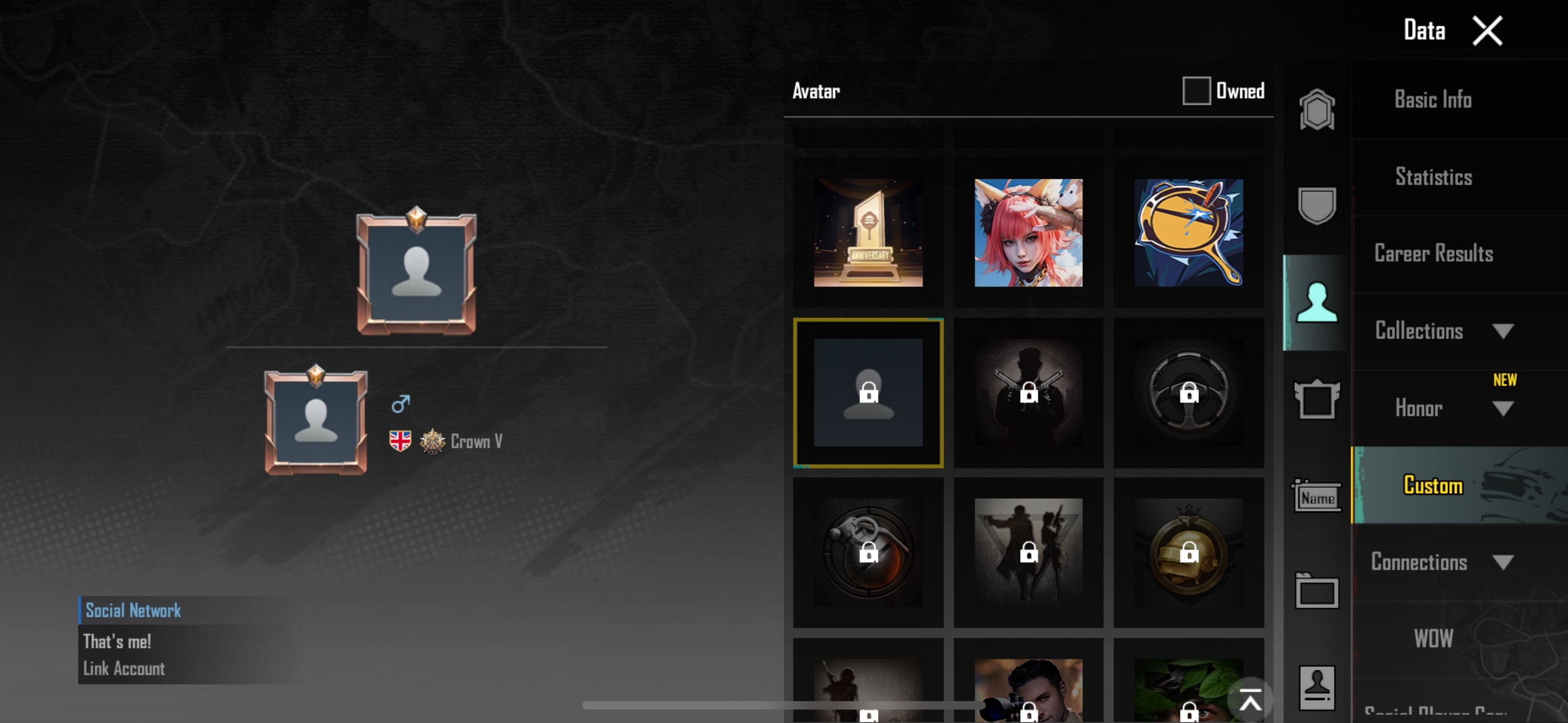Select the locked steering wheel avatar

(1188, 392)
